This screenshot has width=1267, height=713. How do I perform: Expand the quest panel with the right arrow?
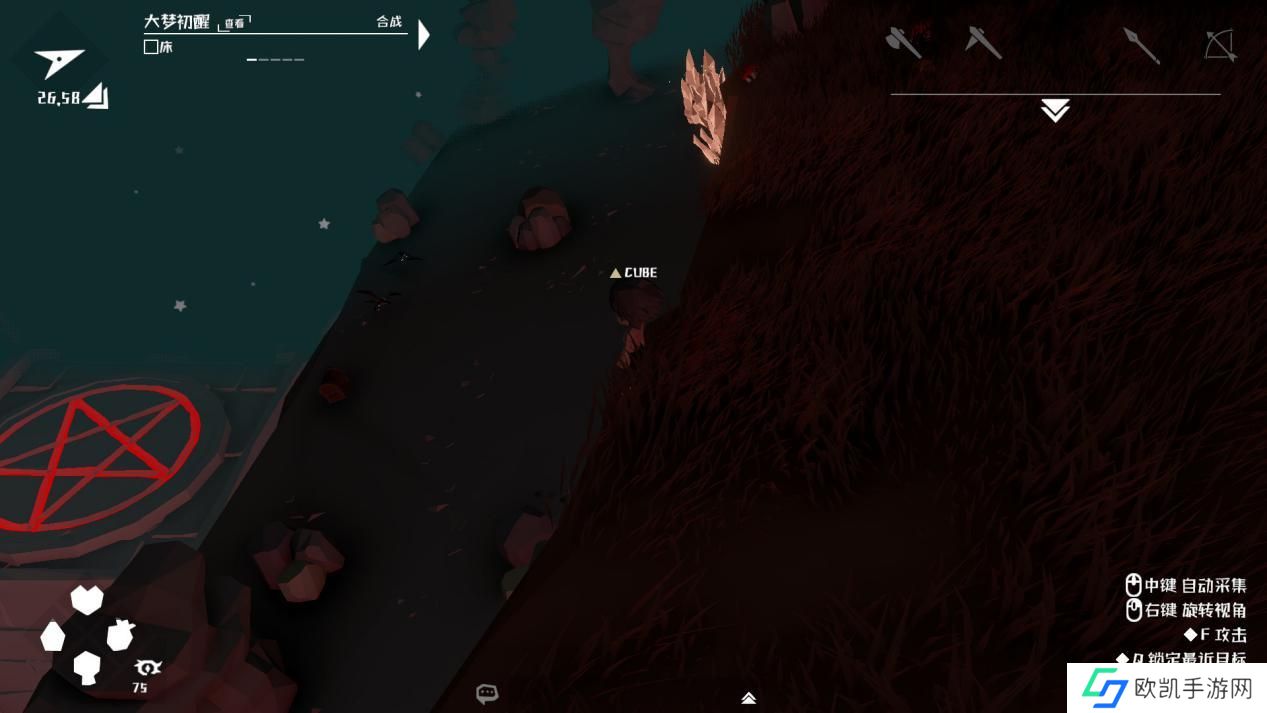424,35
